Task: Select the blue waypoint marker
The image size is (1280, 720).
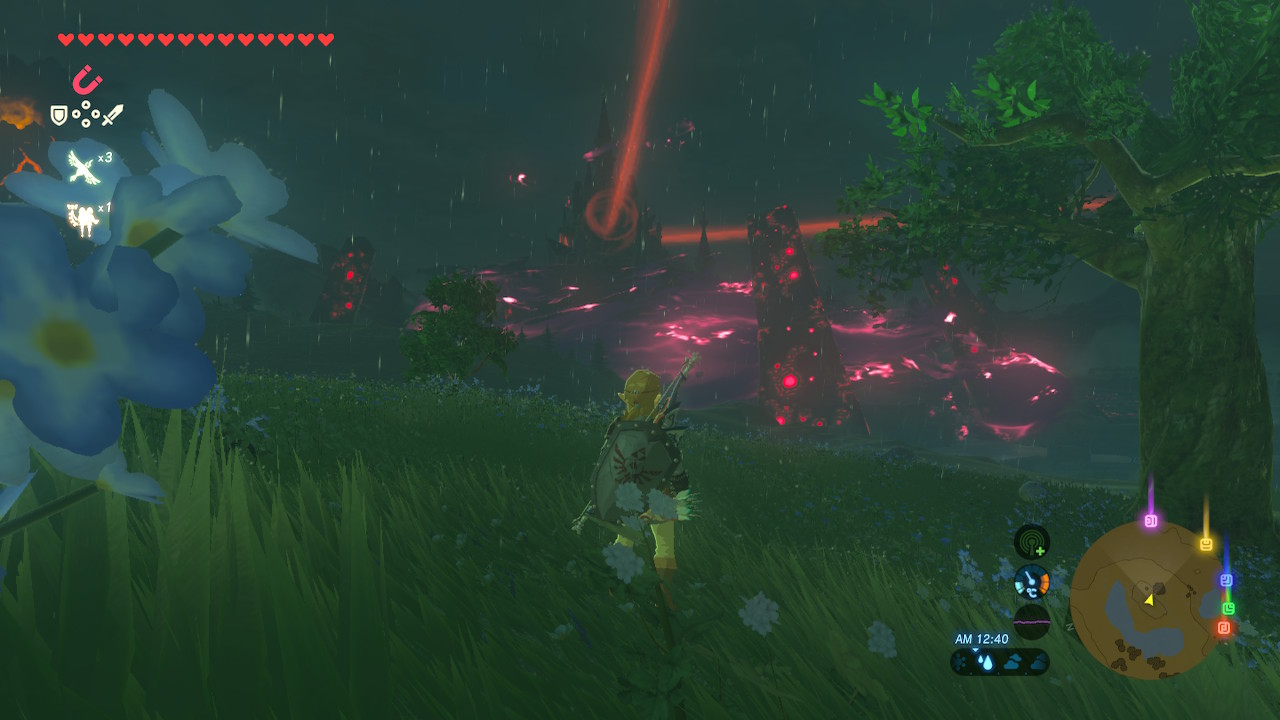Action: [x=1227, y=579]
